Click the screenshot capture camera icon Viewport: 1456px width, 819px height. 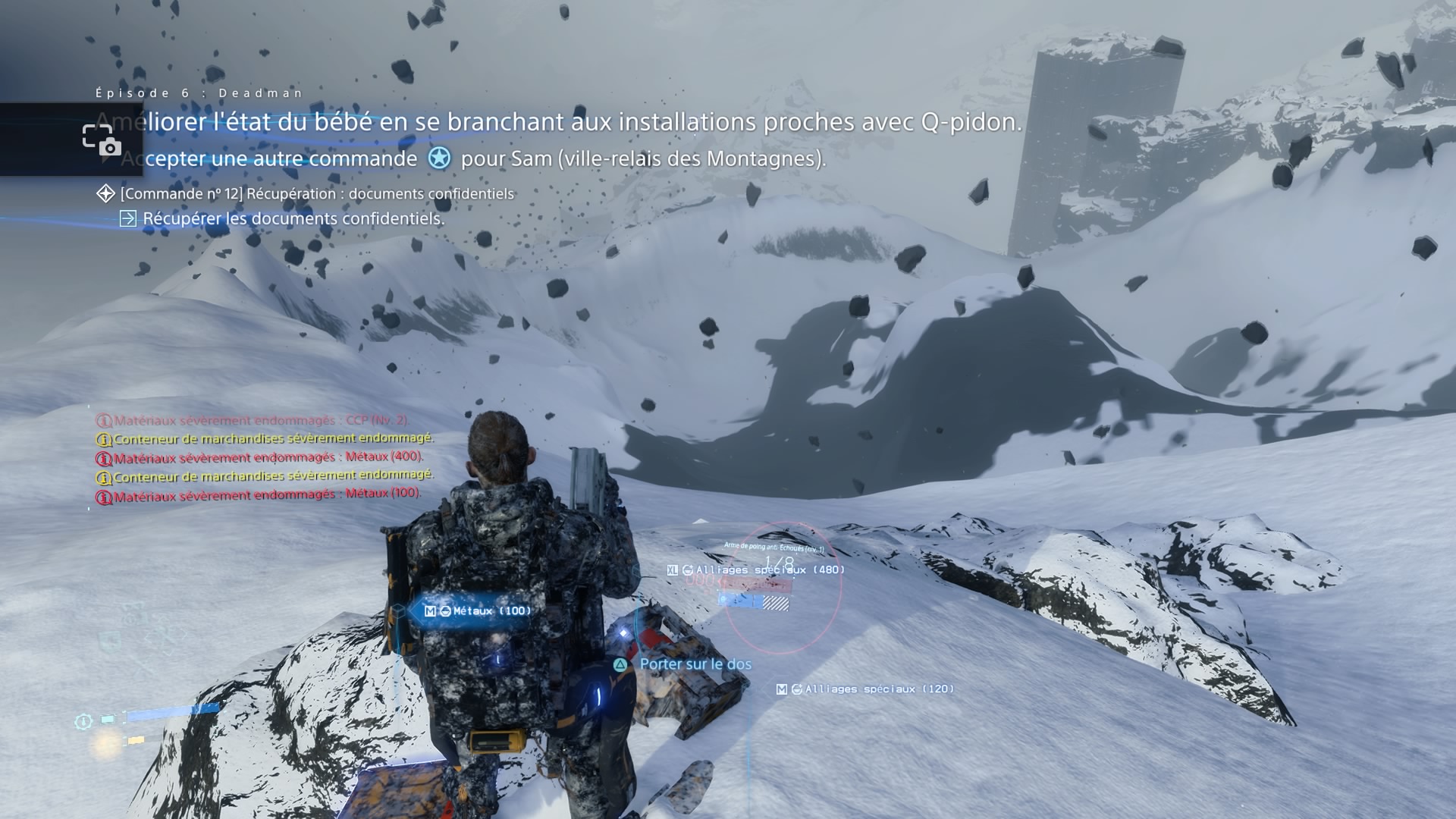click(102, 140)
